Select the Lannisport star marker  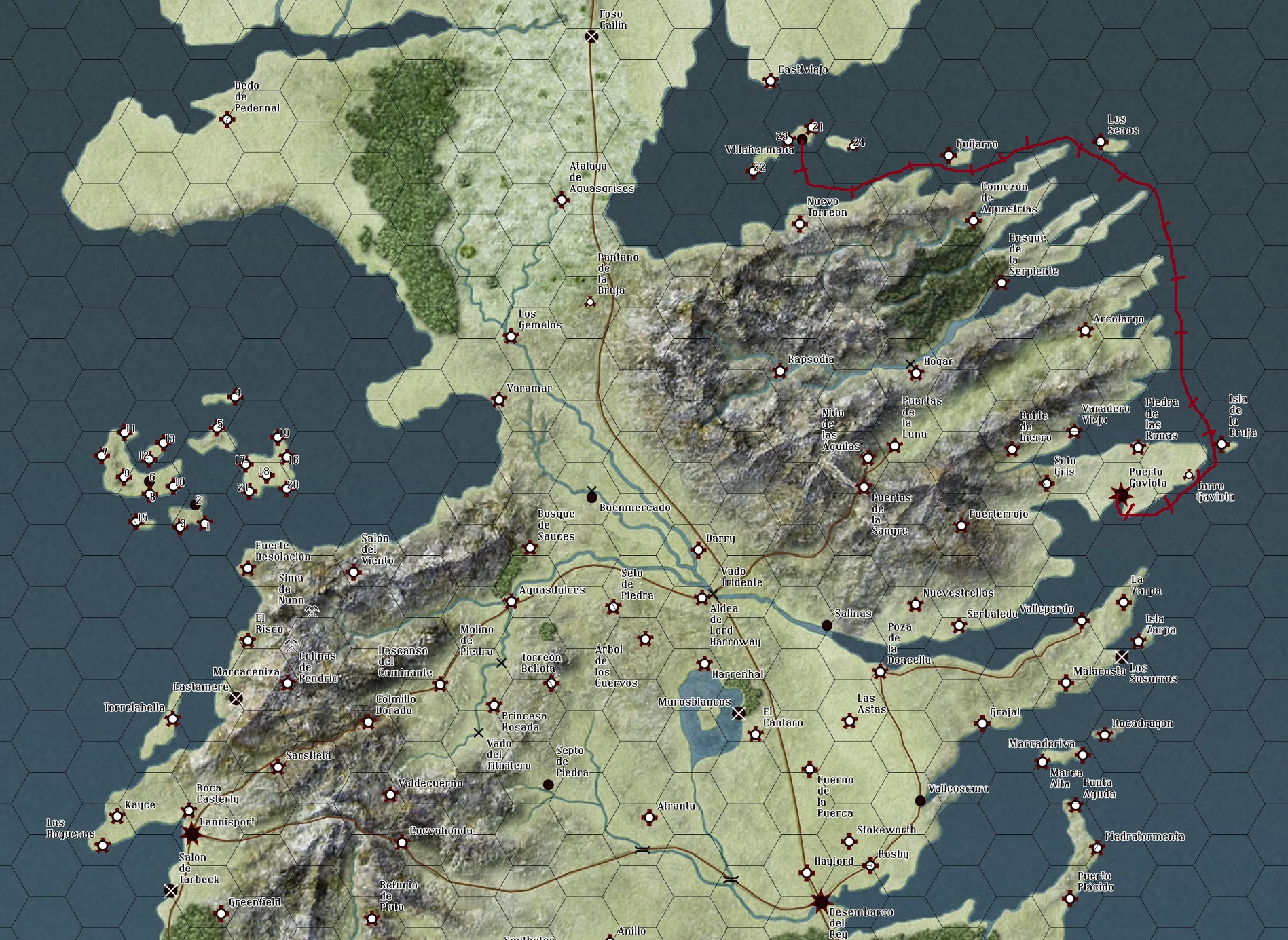coord(191,833)
